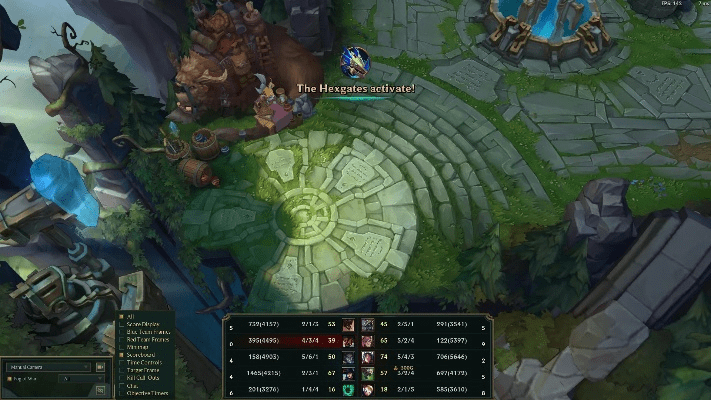Enable the Time Controls checkbox
The height and width of the screenshot is (400, 711).
121,361
